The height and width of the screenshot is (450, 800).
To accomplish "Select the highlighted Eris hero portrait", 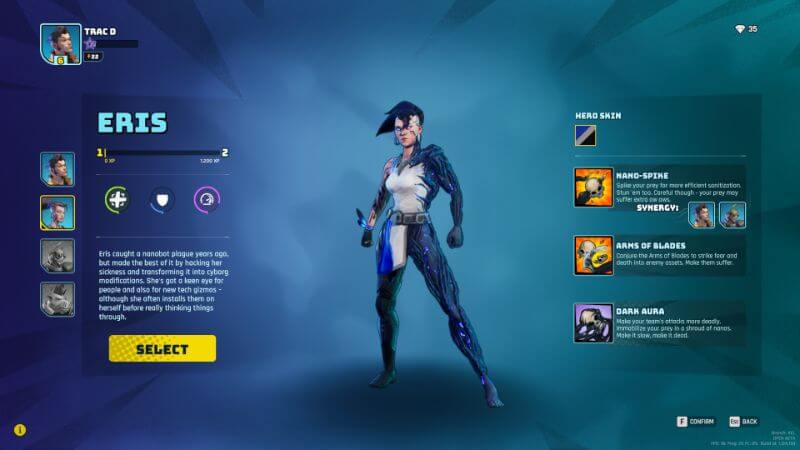I will click(57, 212).
